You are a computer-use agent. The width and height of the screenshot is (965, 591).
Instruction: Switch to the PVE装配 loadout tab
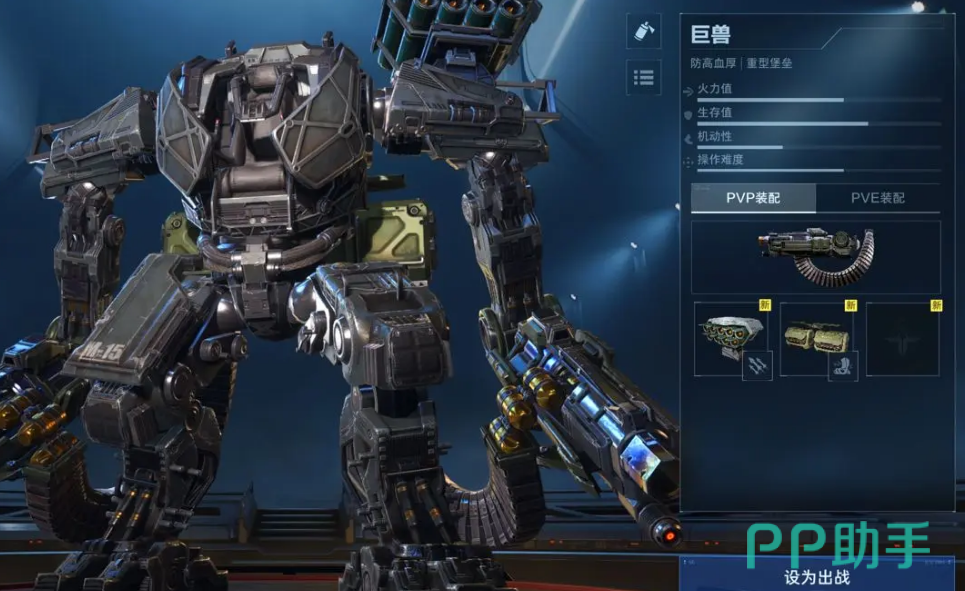tap(877, 198)
